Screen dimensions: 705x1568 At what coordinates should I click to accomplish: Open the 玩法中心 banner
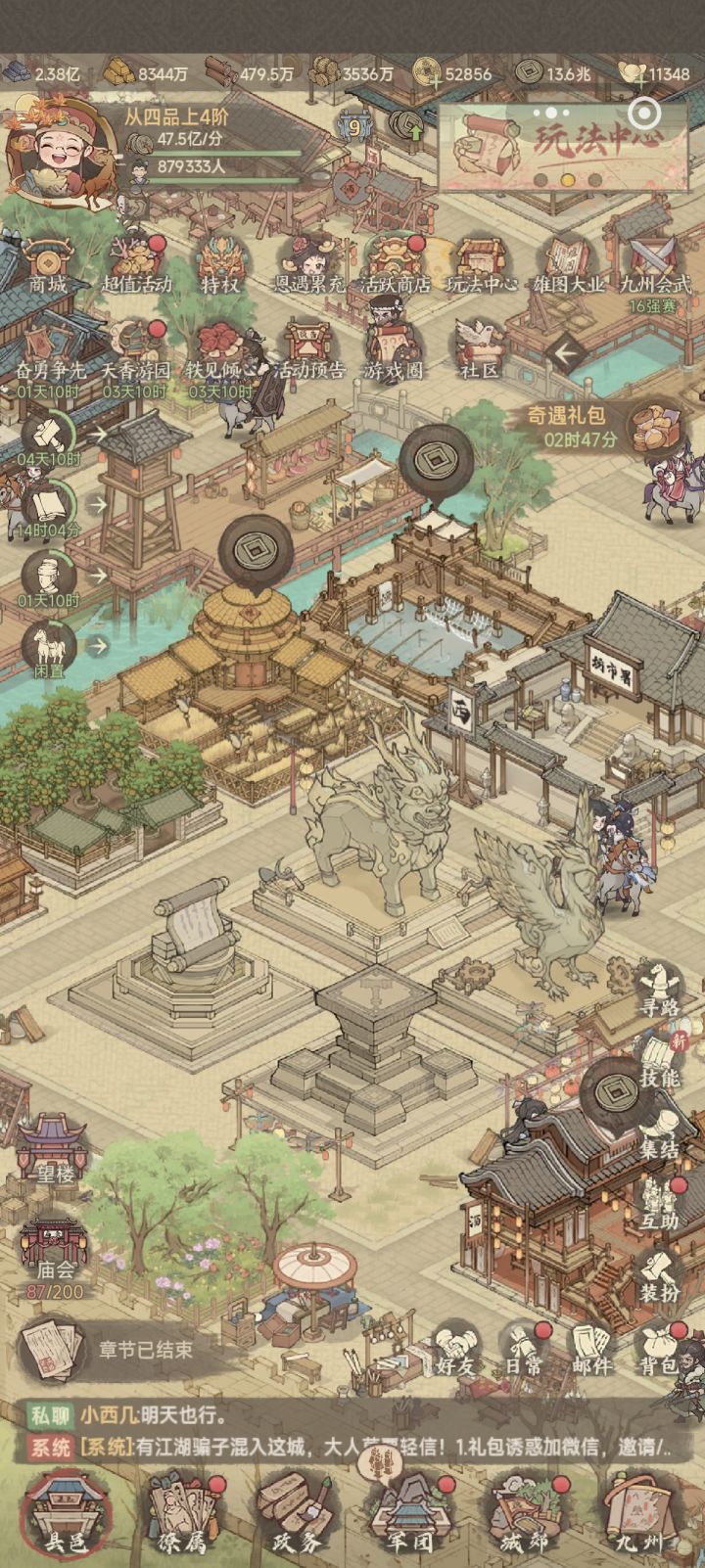563,147
